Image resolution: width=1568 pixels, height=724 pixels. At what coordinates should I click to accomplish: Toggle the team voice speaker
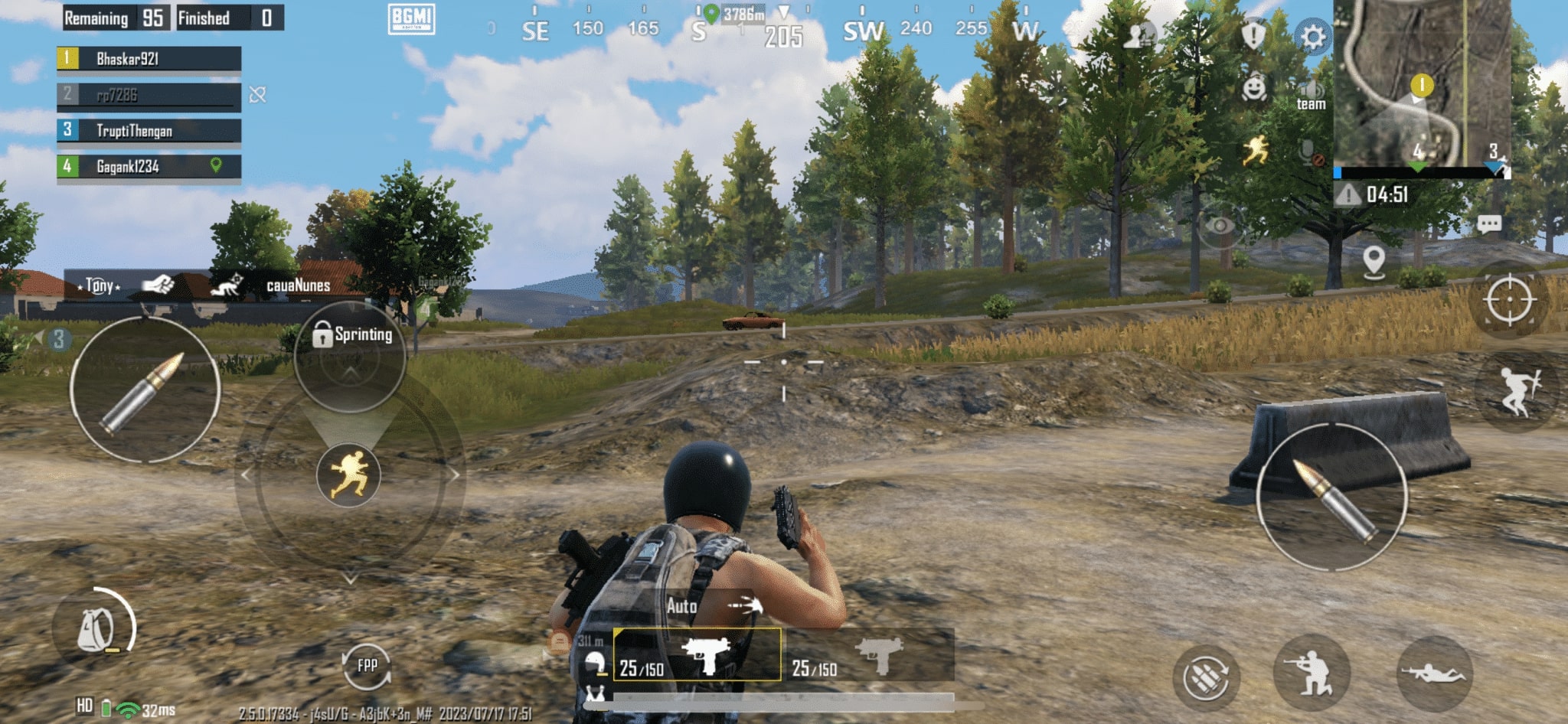1311,95
